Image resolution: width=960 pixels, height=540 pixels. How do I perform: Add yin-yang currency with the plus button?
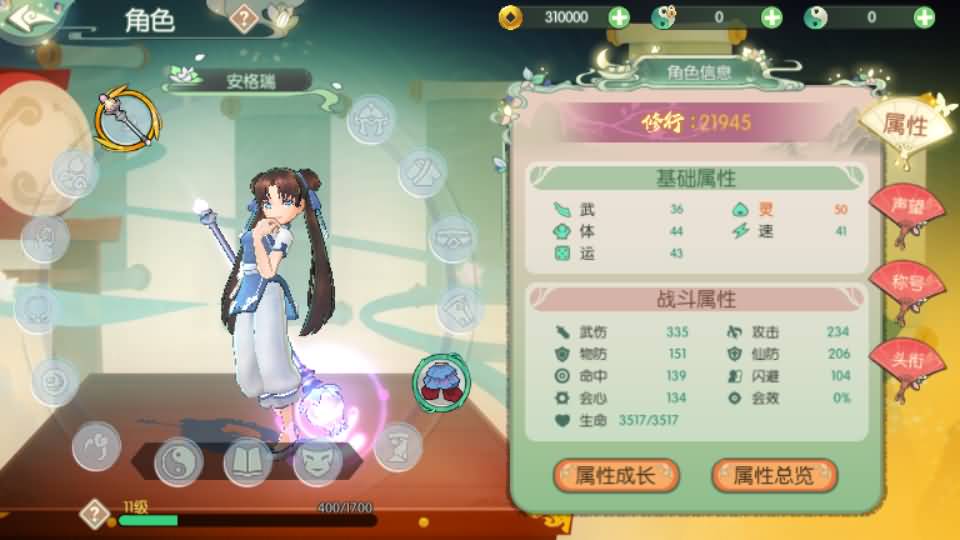pyautogui.click(x=923, y=17)
